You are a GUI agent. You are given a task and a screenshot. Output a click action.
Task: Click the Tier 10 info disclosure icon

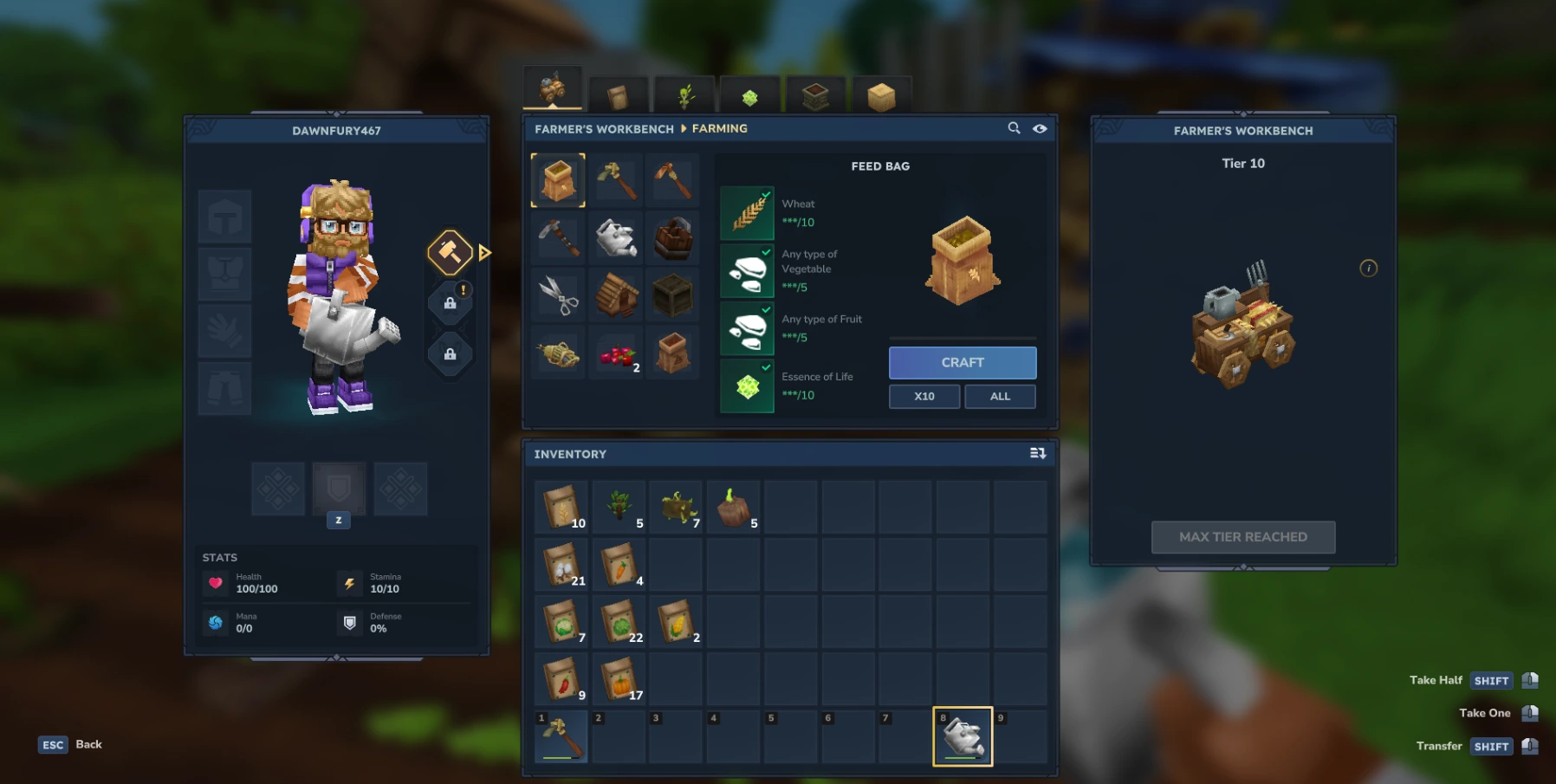[1368, 269]
